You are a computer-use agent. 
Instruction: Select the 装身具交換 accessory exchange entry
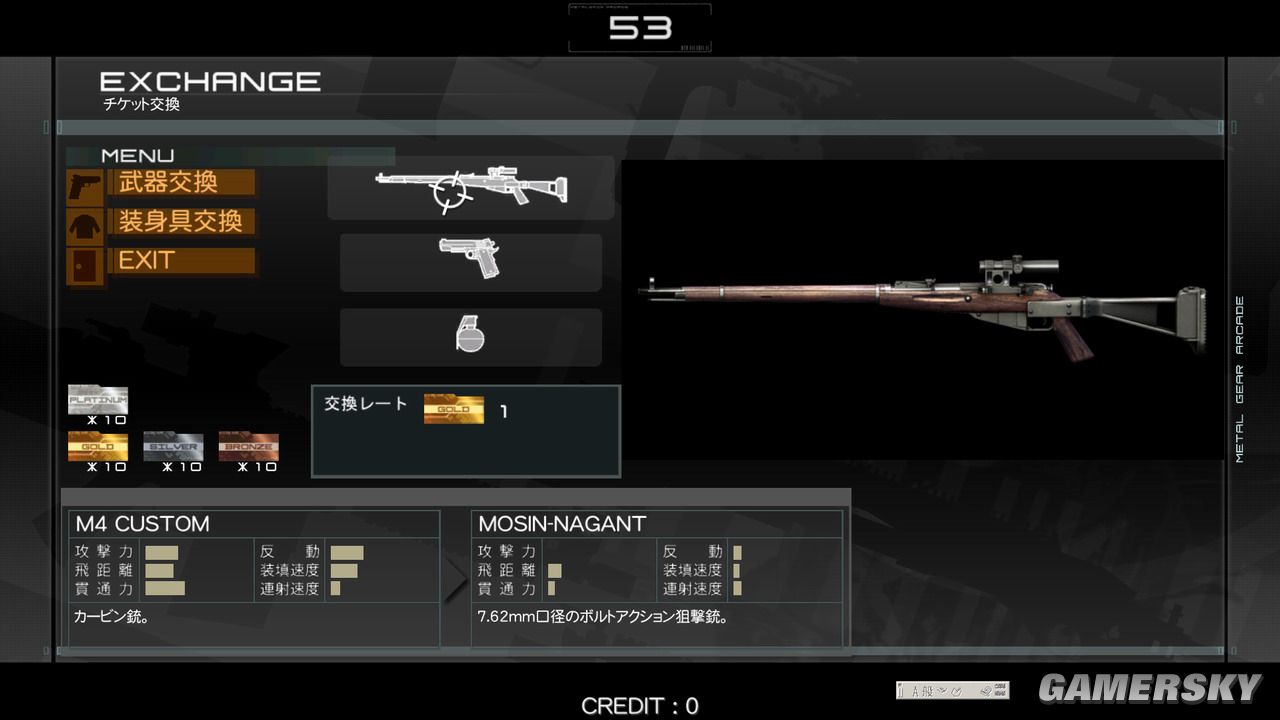(x=180, y=222)
